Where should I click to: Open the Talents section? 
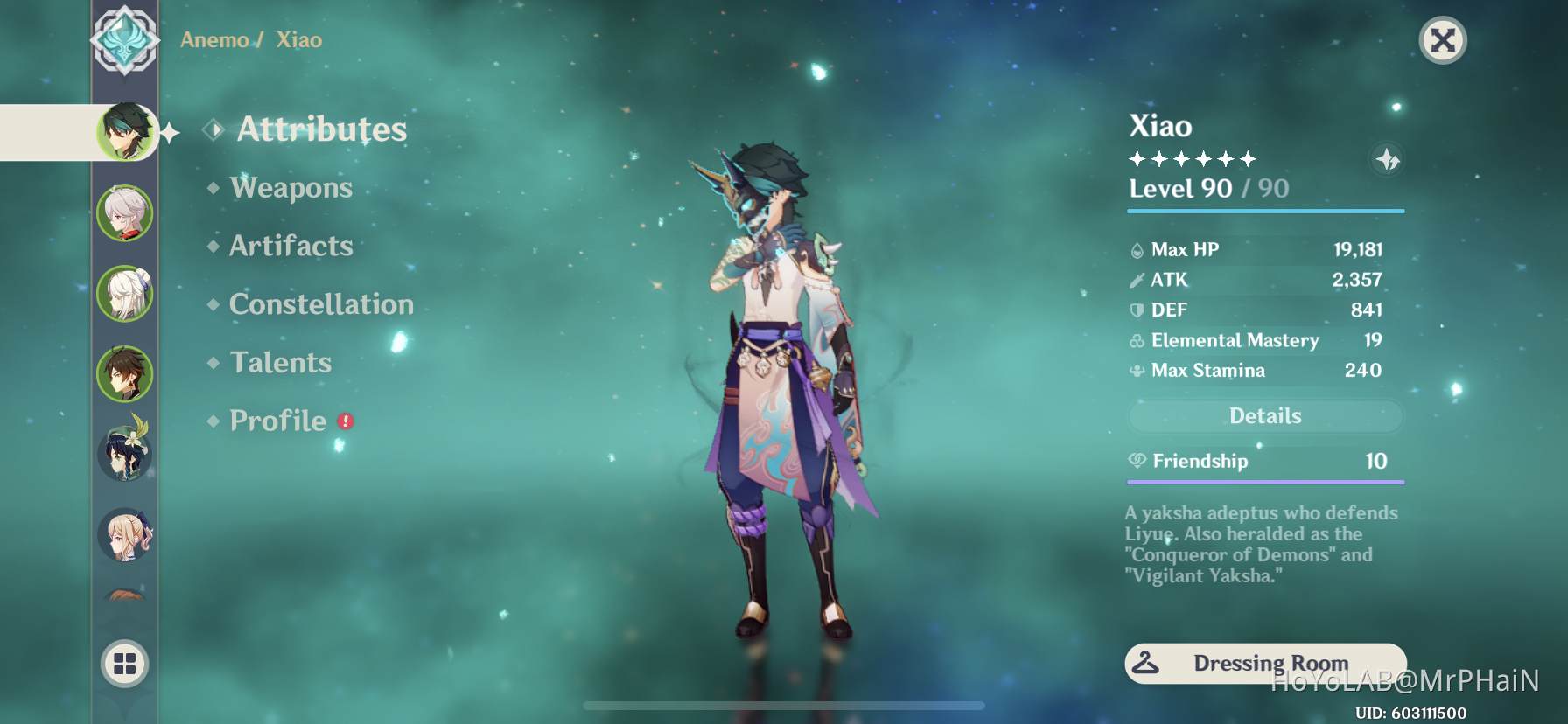click(x=280, y=362)
